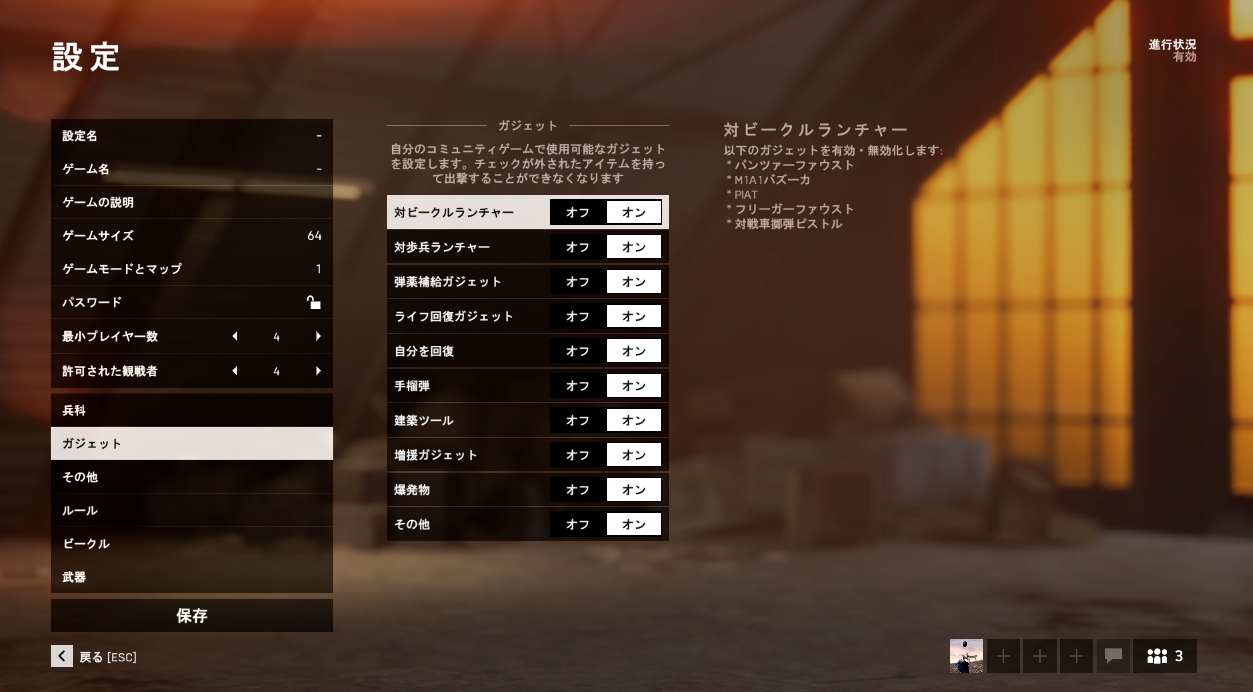Set 手榴弾 to オフ
Image resolution: width=1253 pixels, height=692 pixels.
click(x=578, y=386)
